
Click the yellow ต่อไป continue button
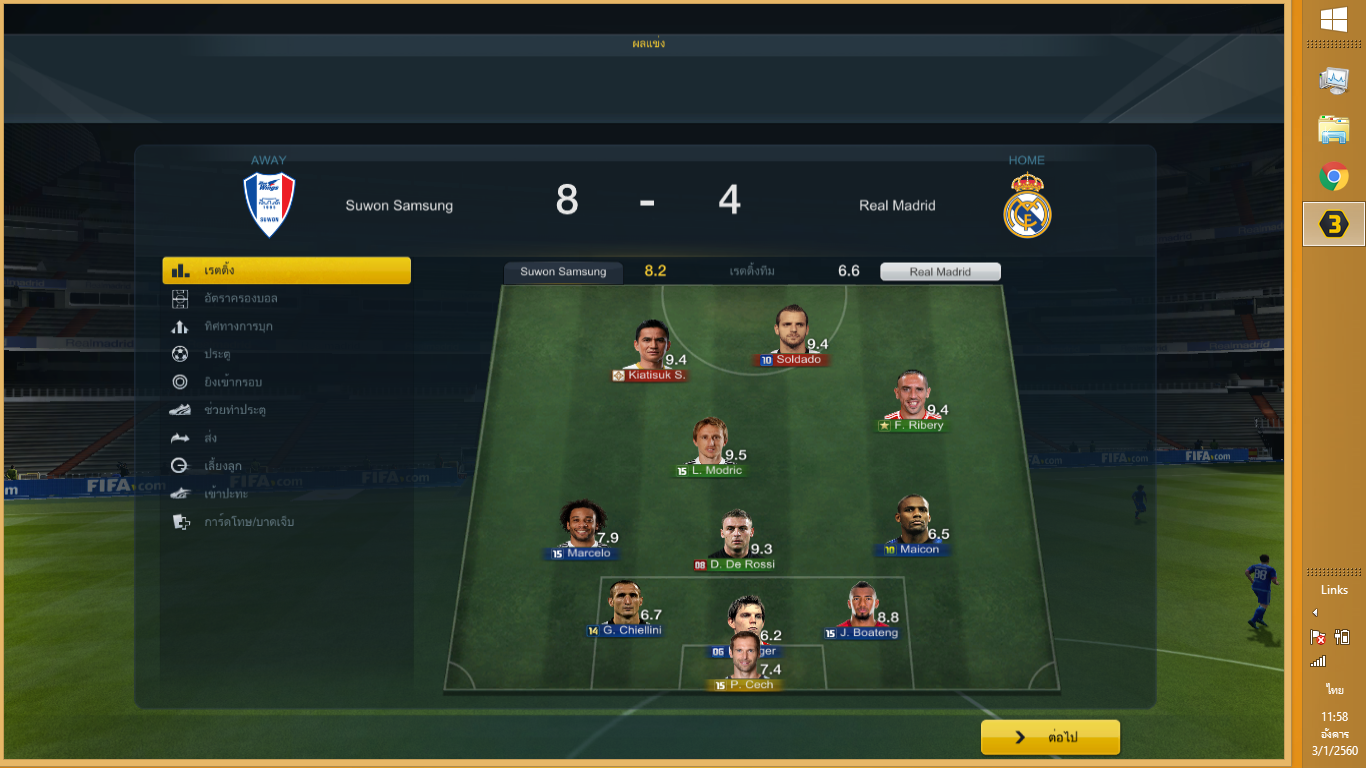(1050, 737)
